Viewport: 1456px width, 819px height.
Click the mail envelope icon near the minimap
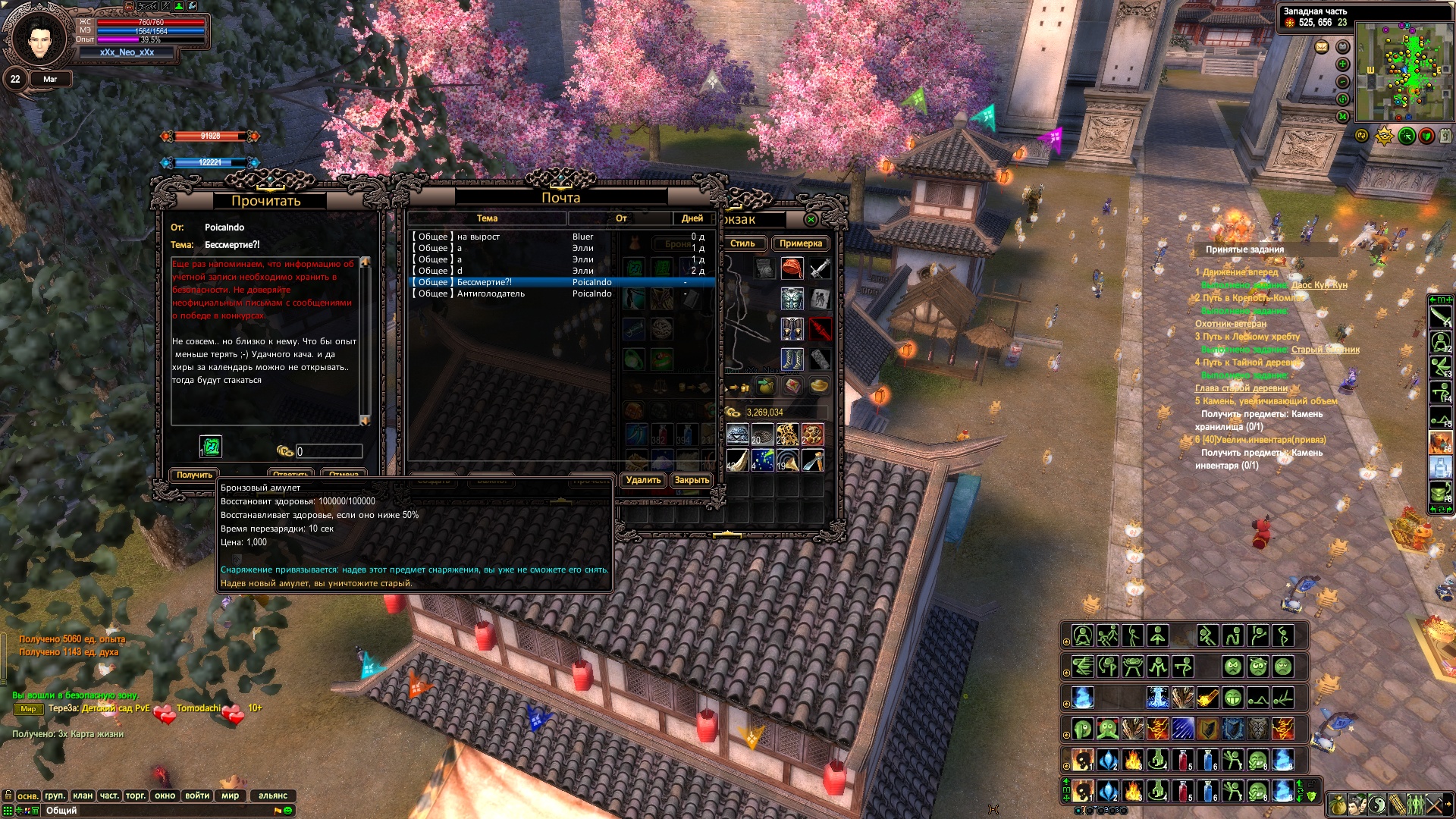point(1322,47)
